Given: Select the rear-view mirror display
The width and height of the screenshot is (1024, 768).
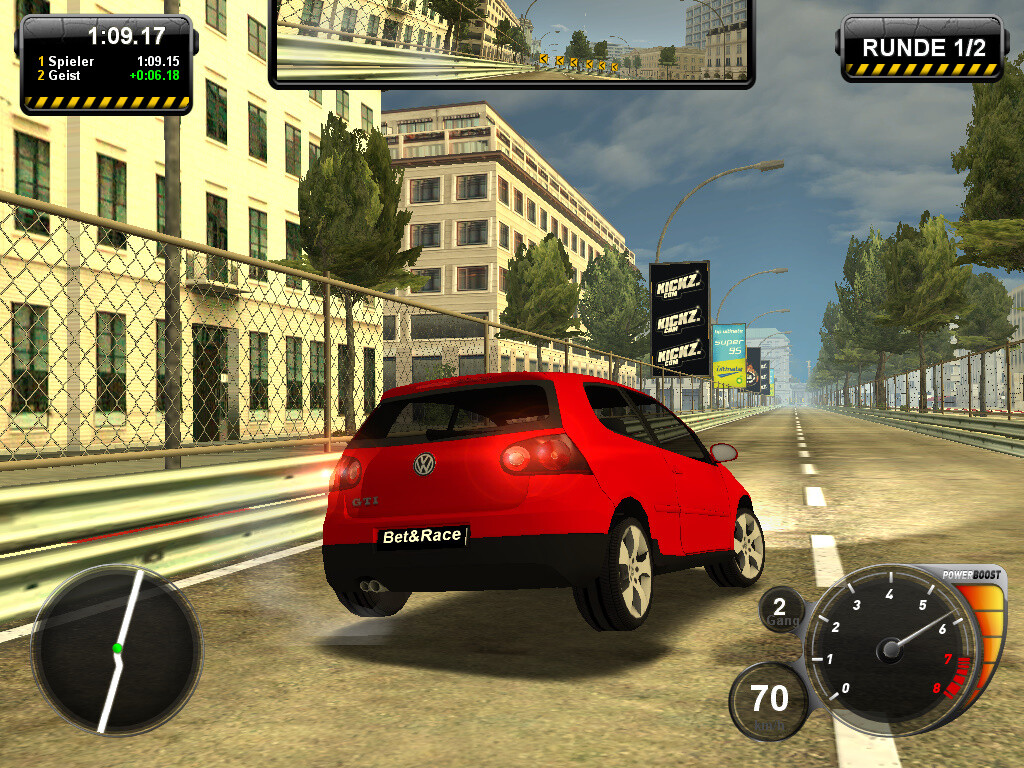Looking at the screenshot, I should click(x=511, y=40).
